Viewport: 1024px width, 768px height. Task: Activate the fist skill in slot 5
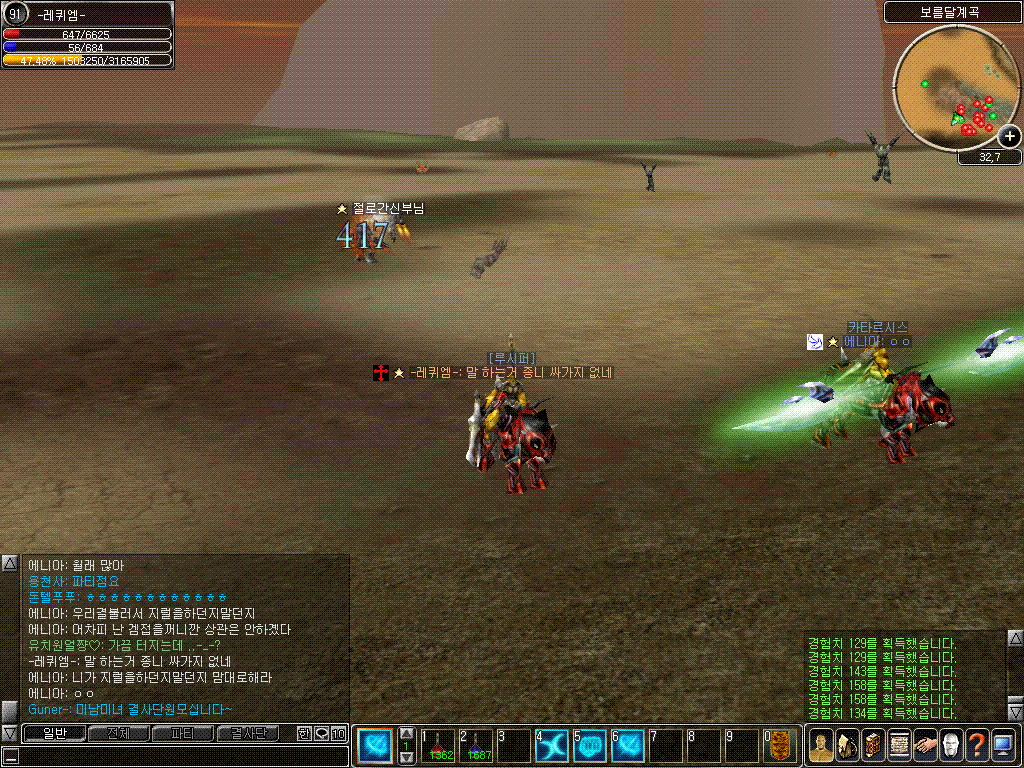tap(590, 745)
